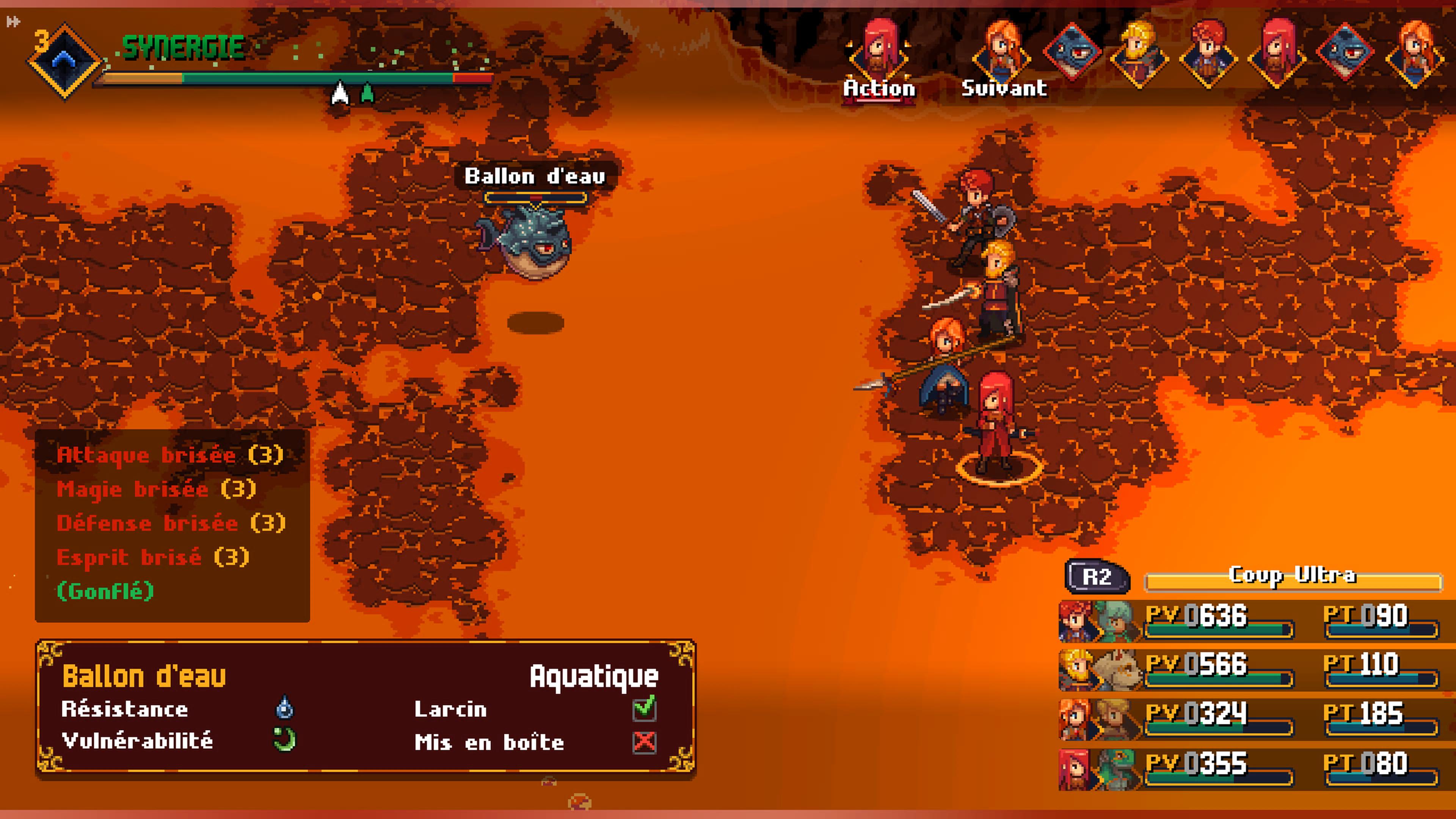Highlight the Magie brisée status entry
1456x819 pixels.
(x=156, y=489)
